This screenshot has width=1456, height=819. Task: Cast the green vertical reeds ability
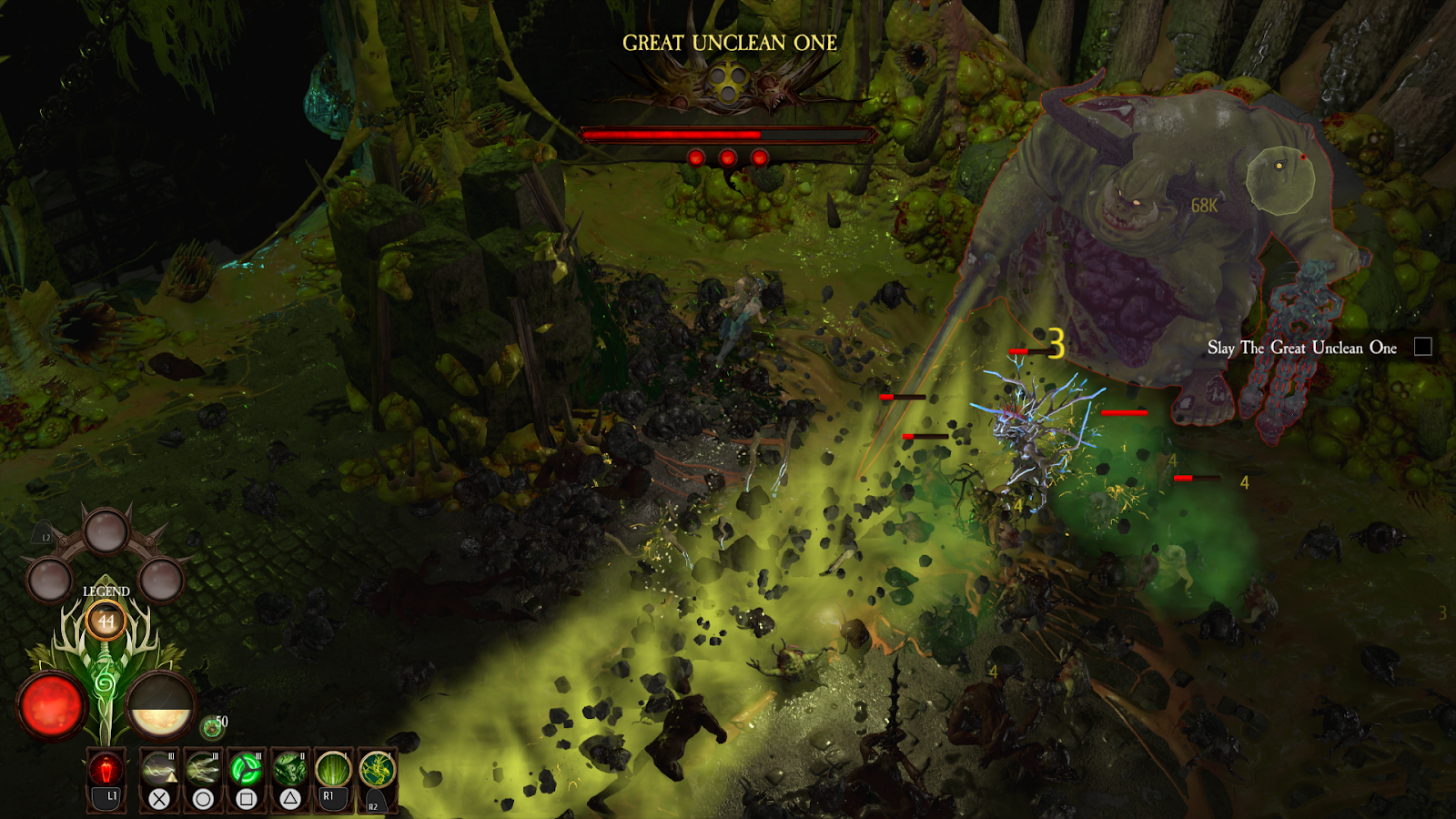click(333, 770)
